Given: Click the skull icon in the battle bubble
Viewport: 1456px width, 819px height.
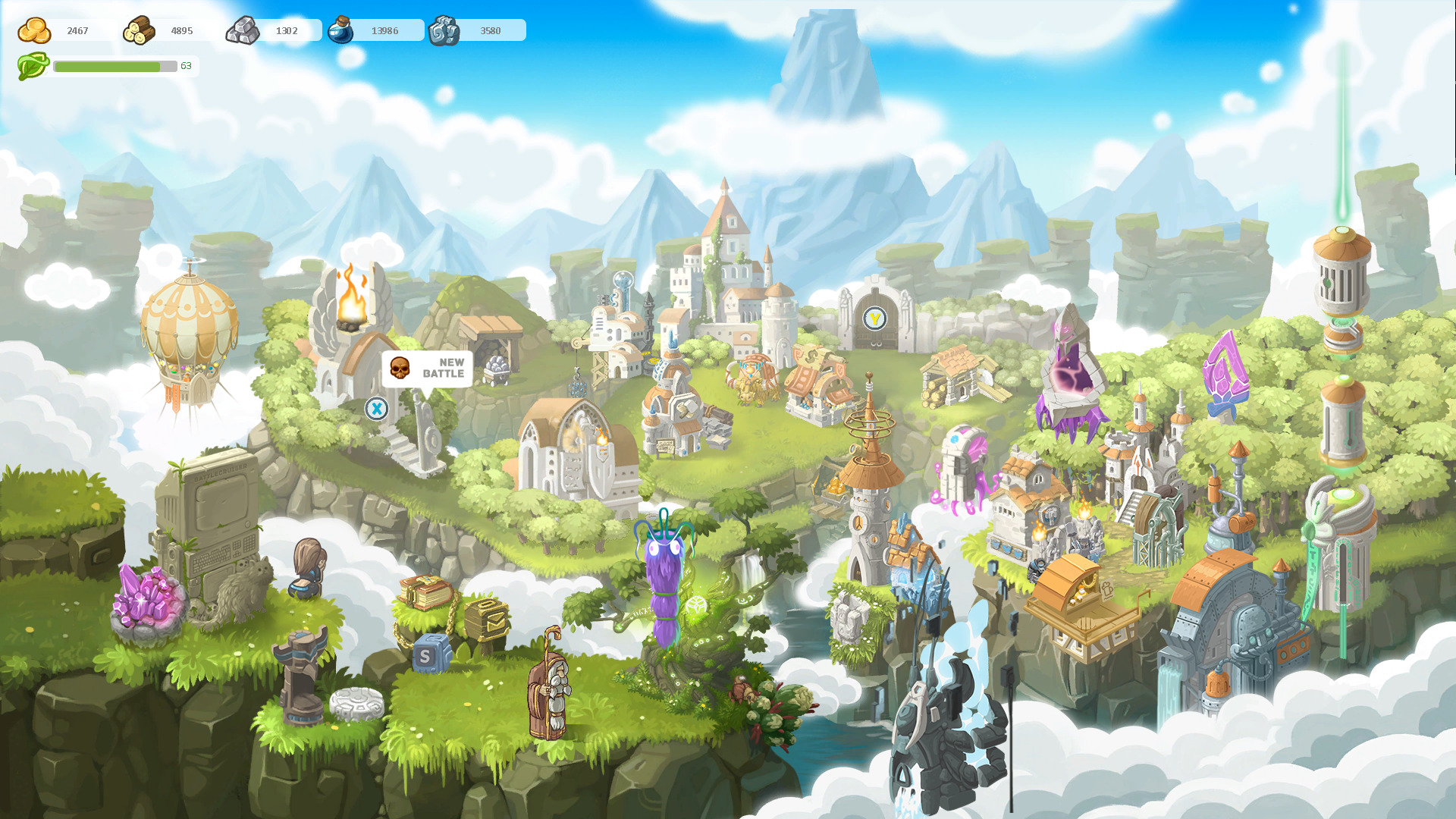Looking at the screenshot, I should (x=401, y=369).
